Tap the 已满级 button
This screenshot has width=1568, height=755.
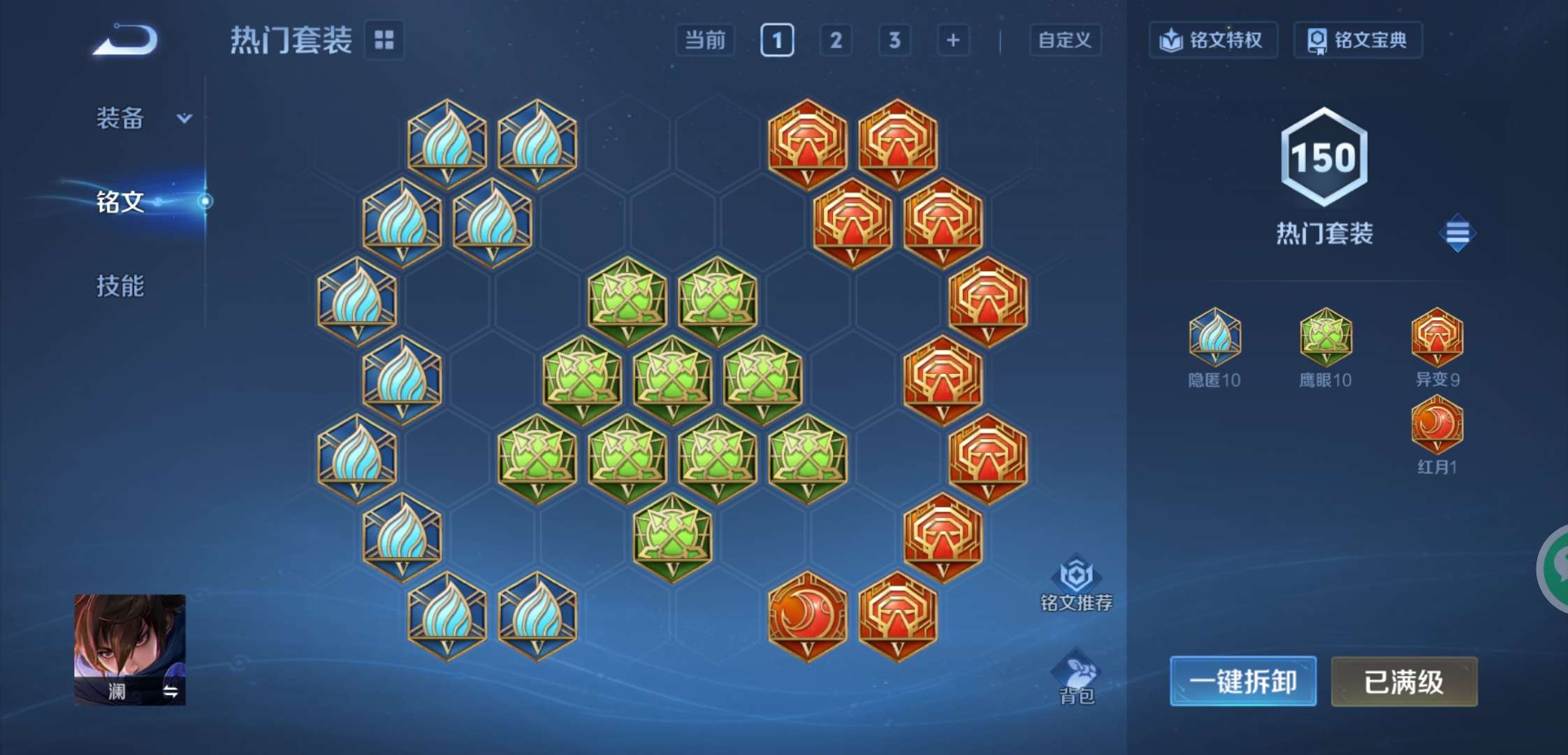coord(1404,681)
